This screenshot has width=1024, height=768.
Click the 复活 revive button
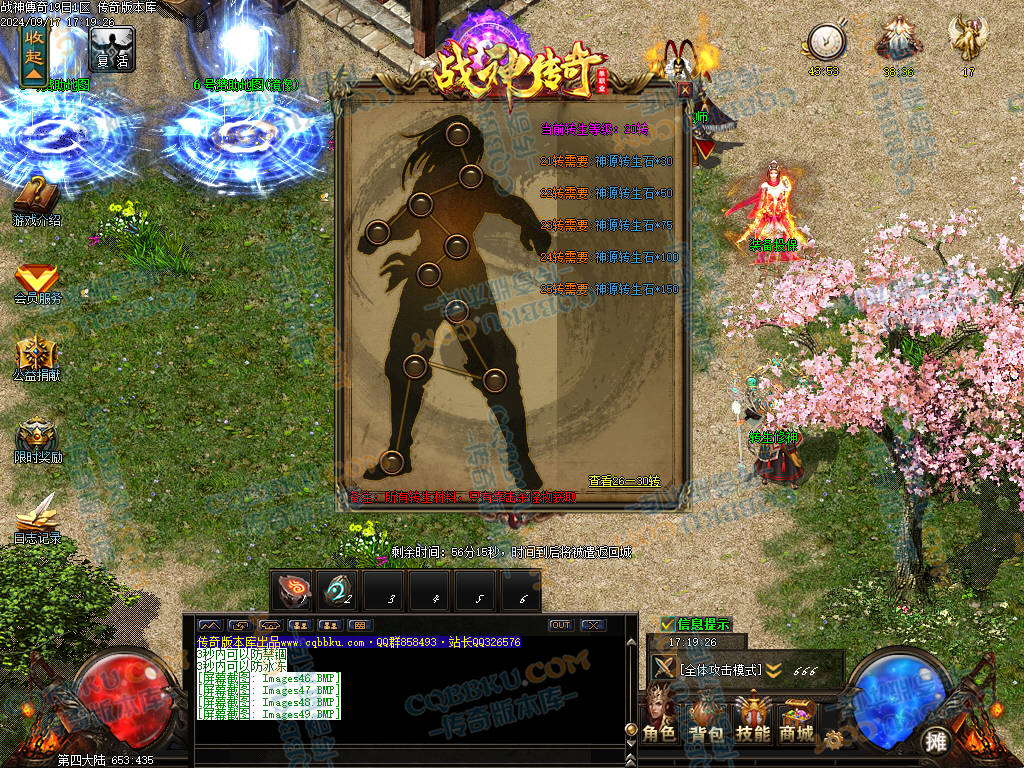[x=112, y=48]
